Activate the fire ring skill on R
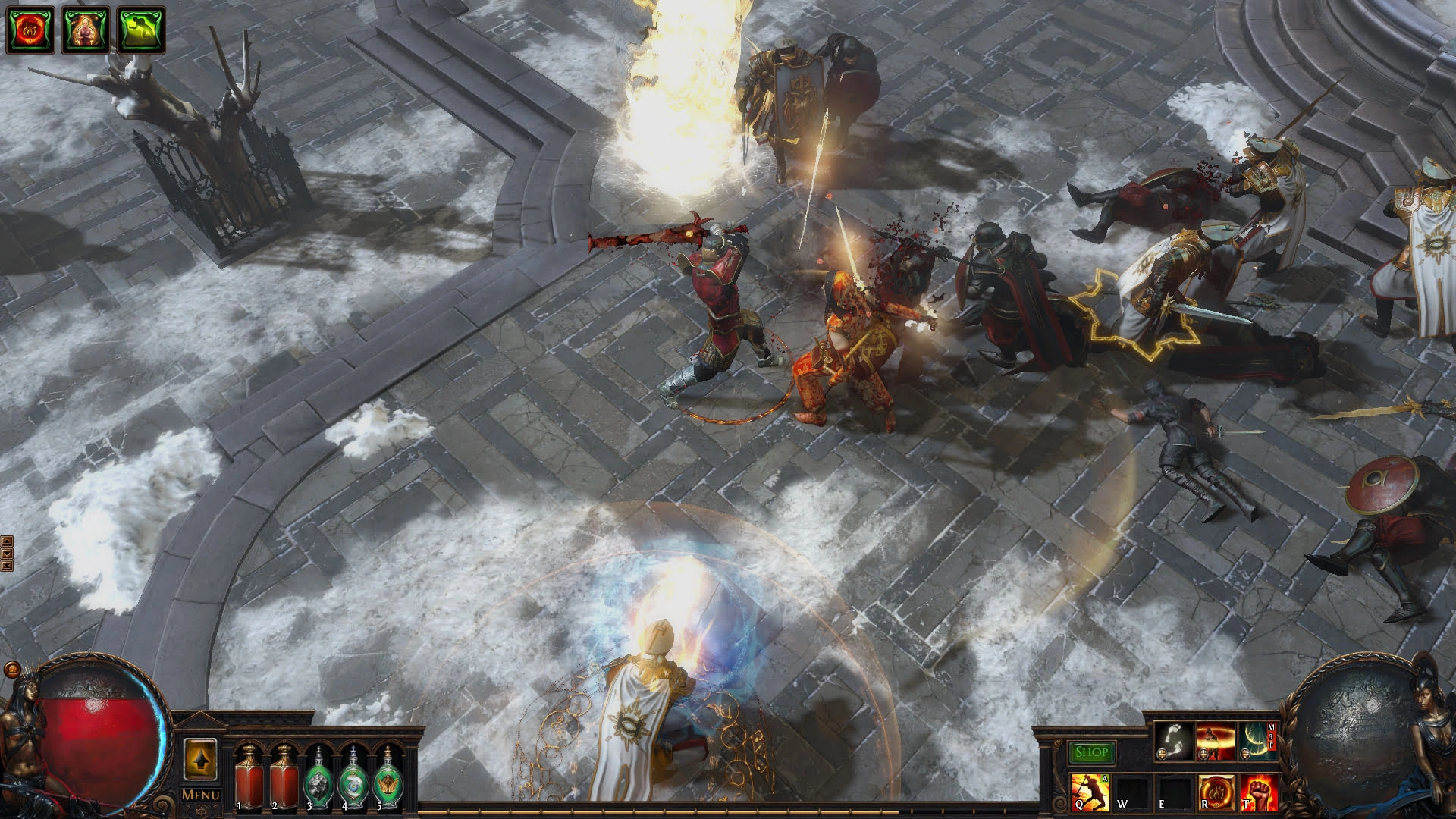 click(1216, 792)
